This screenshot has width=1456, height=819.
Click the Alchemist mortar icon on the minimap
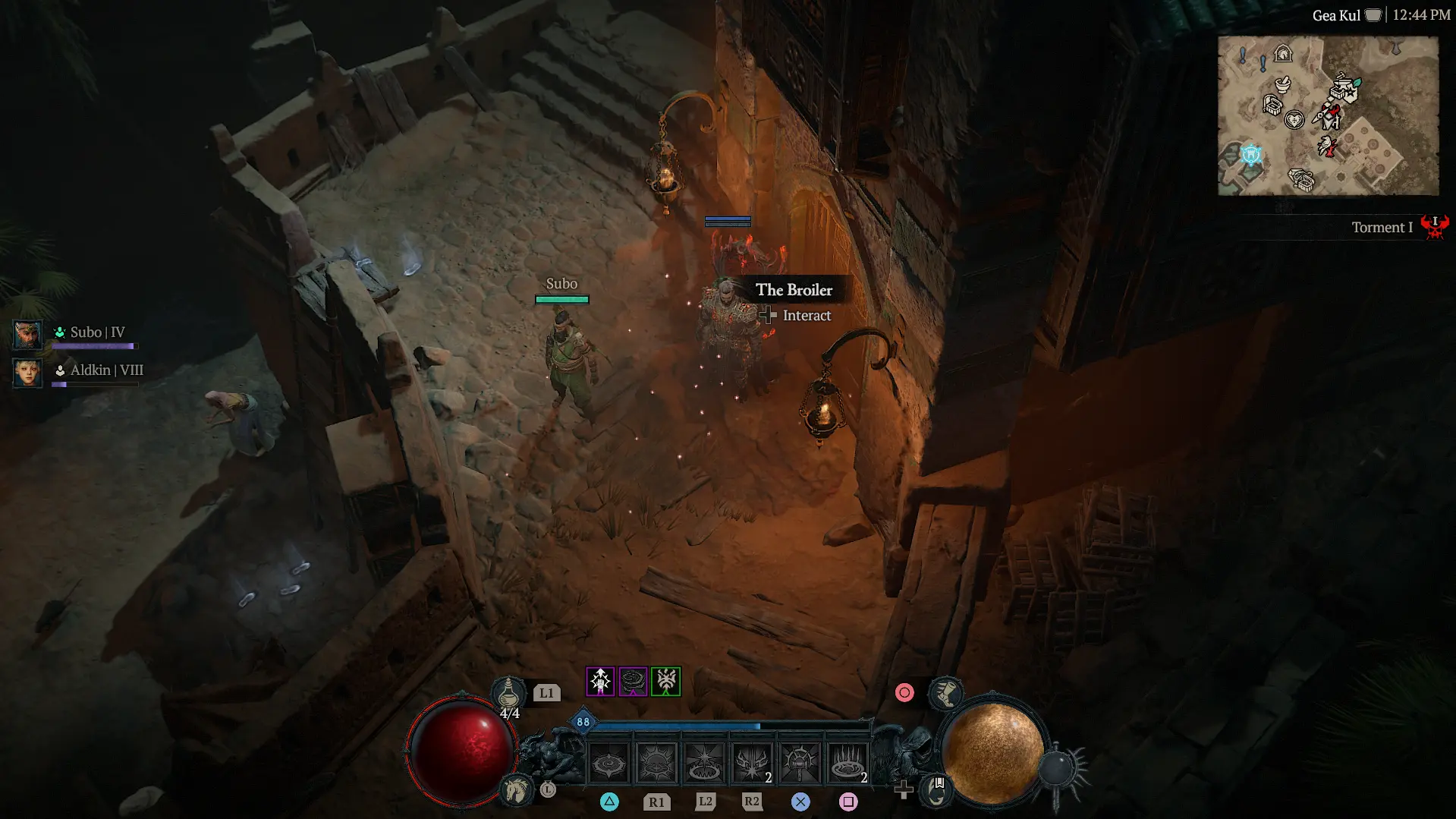[1283, 85]
